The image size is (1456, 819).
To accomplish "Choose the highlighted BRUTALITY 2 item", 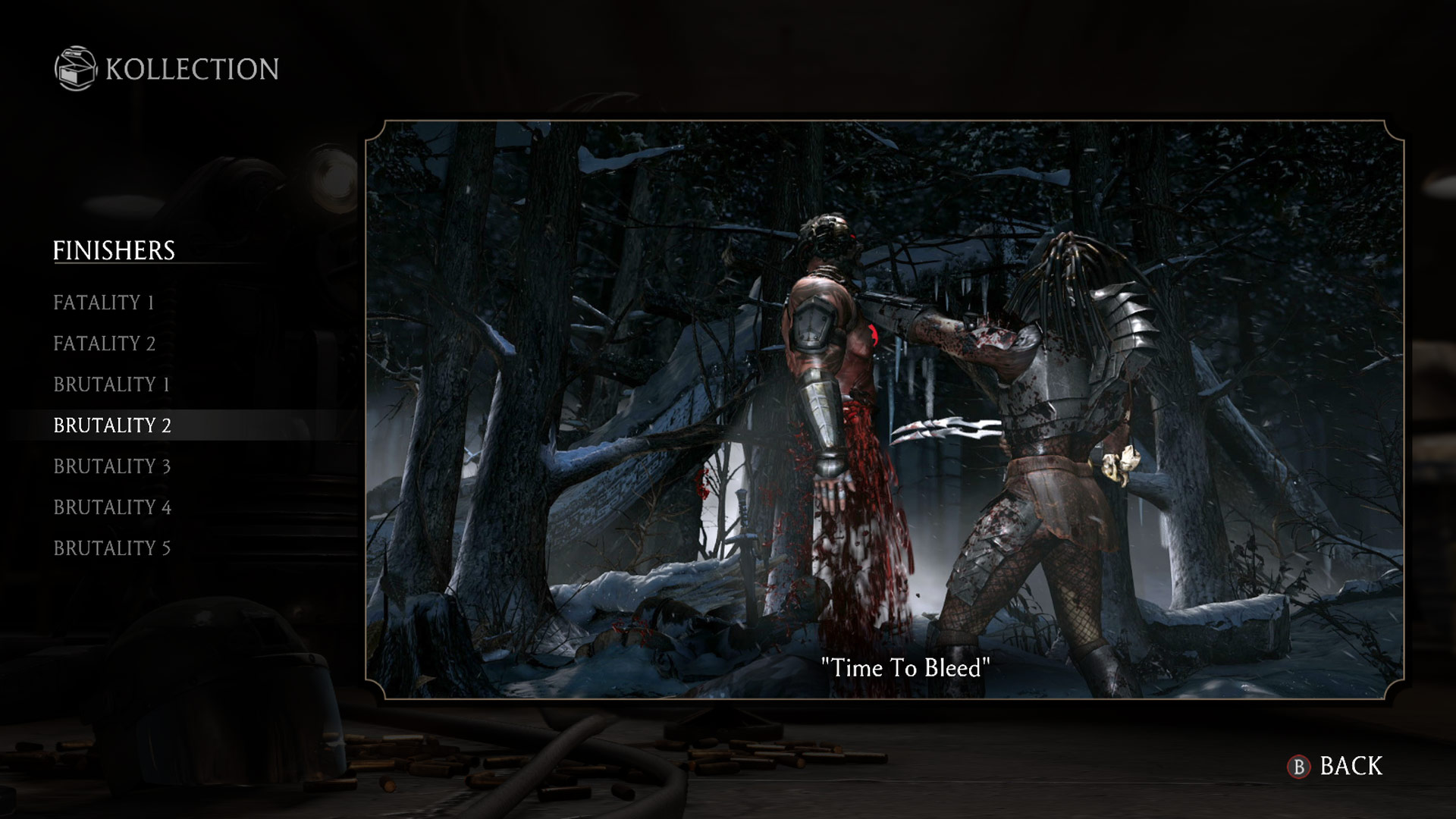I will coord(112,425).
